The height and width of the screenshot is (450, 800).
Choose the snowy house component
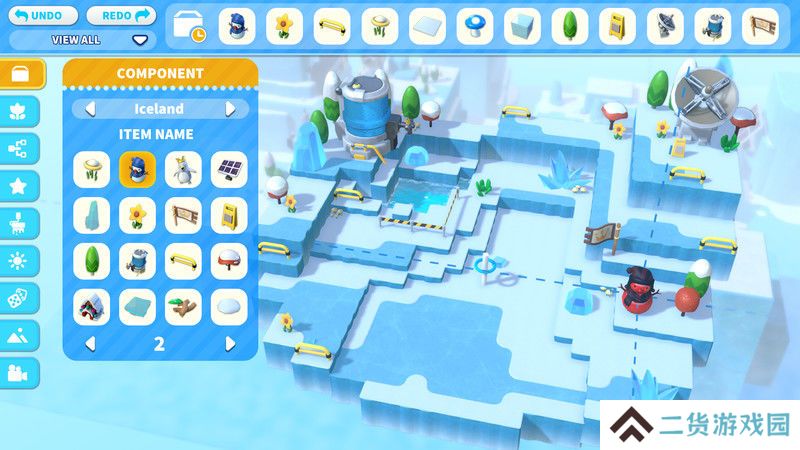[x=91, y=307]
